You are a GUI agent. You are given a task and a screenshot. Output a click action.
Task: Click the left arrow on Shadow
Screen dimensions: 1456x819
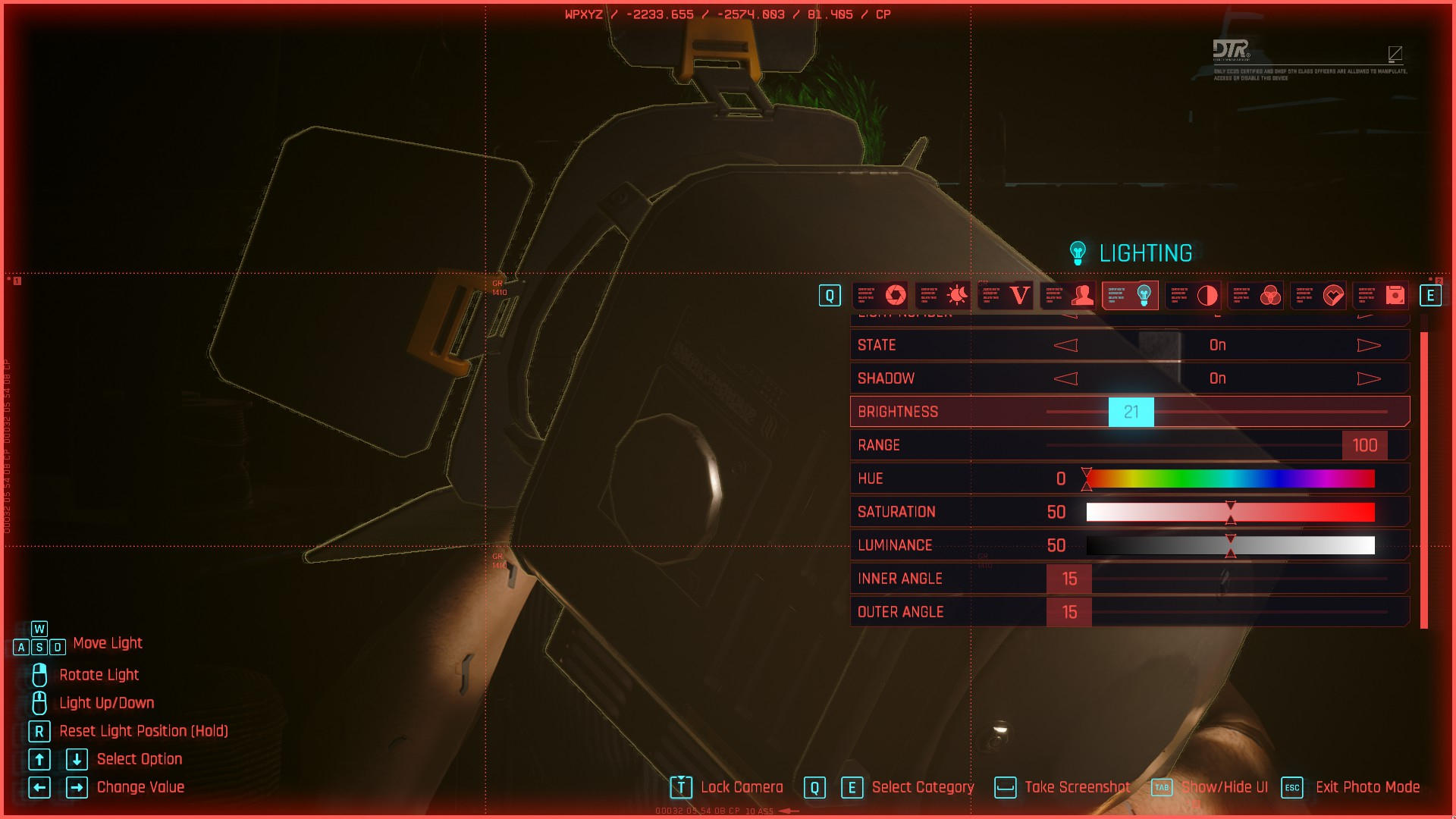click(1065, 379)
